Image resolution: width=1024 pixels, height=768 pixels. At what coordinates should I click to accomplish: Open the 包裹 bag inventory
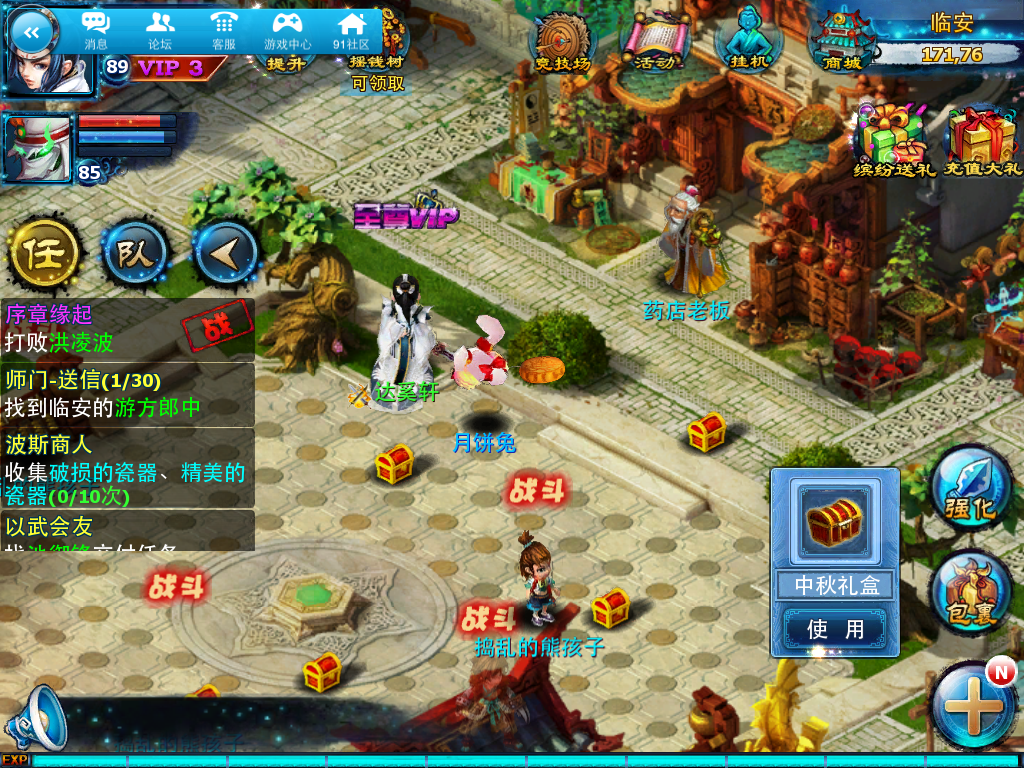point(970,595)
